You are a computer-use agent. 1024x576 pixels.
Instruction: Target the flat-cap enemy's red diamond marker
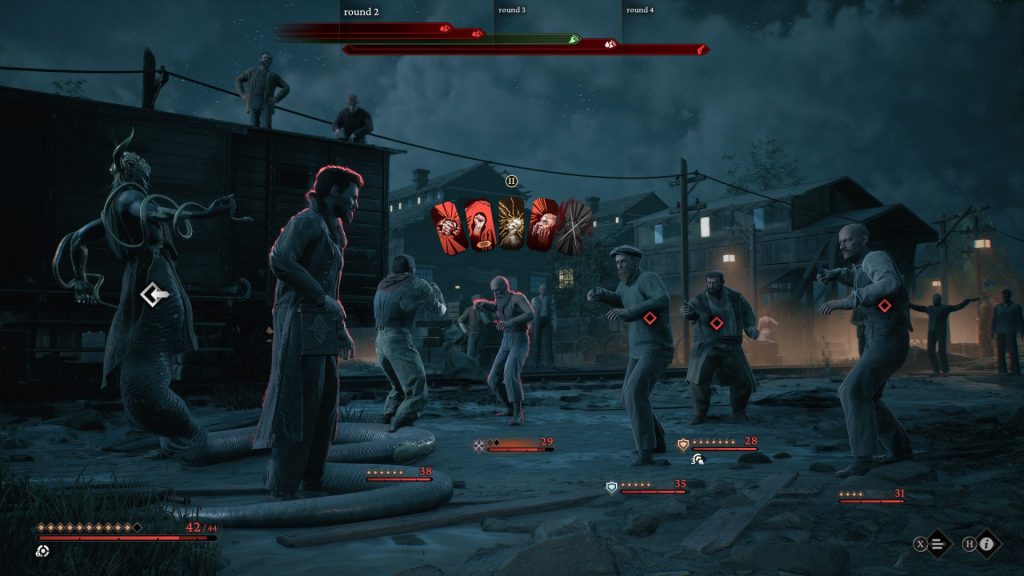pos(649,318)
